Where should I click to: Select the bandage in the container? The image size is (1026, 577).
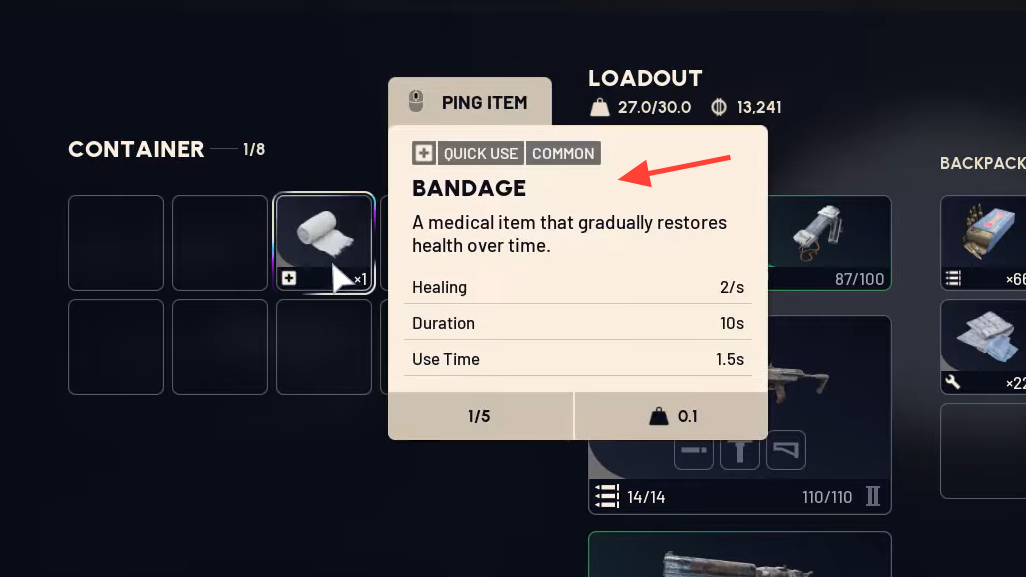pos(324,242)
